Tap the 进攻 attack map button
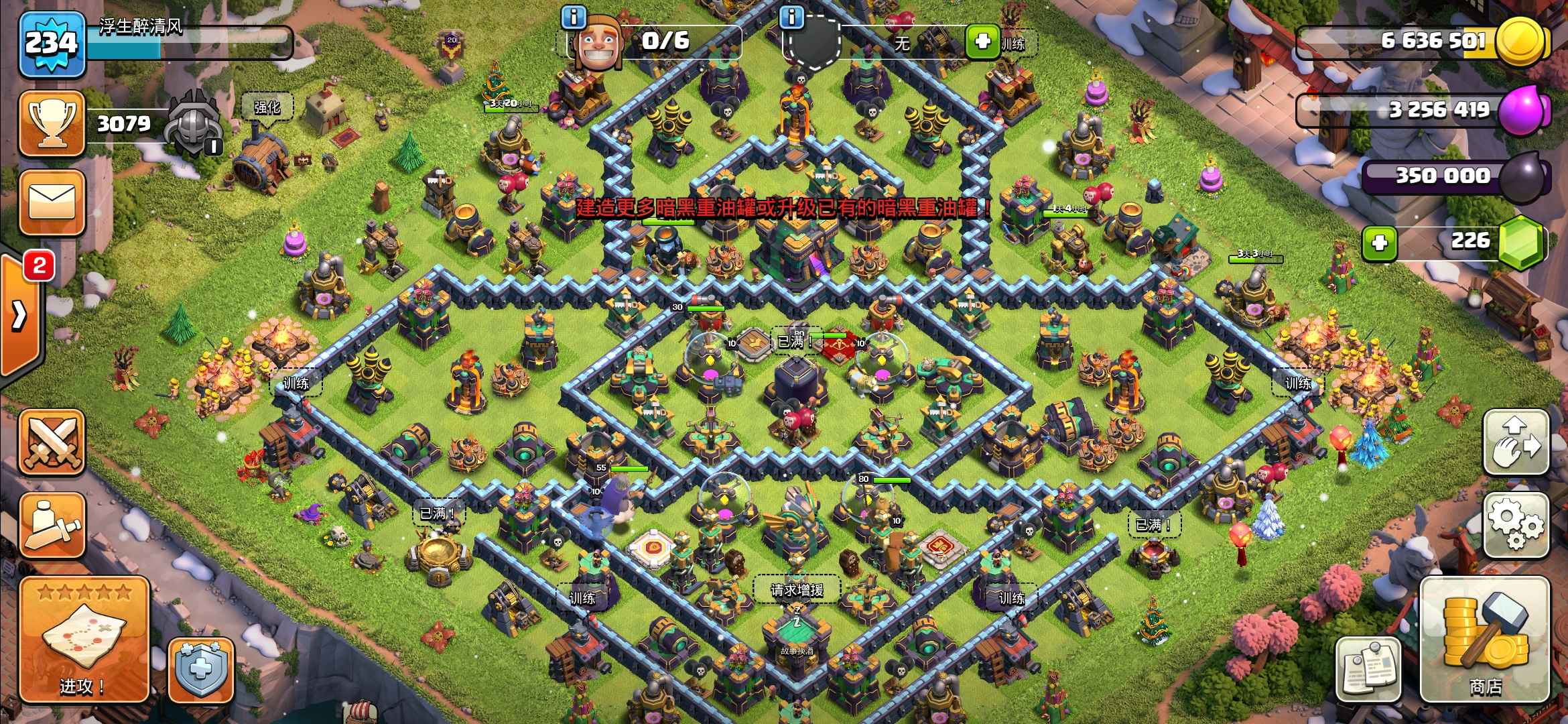 point(83,640)
